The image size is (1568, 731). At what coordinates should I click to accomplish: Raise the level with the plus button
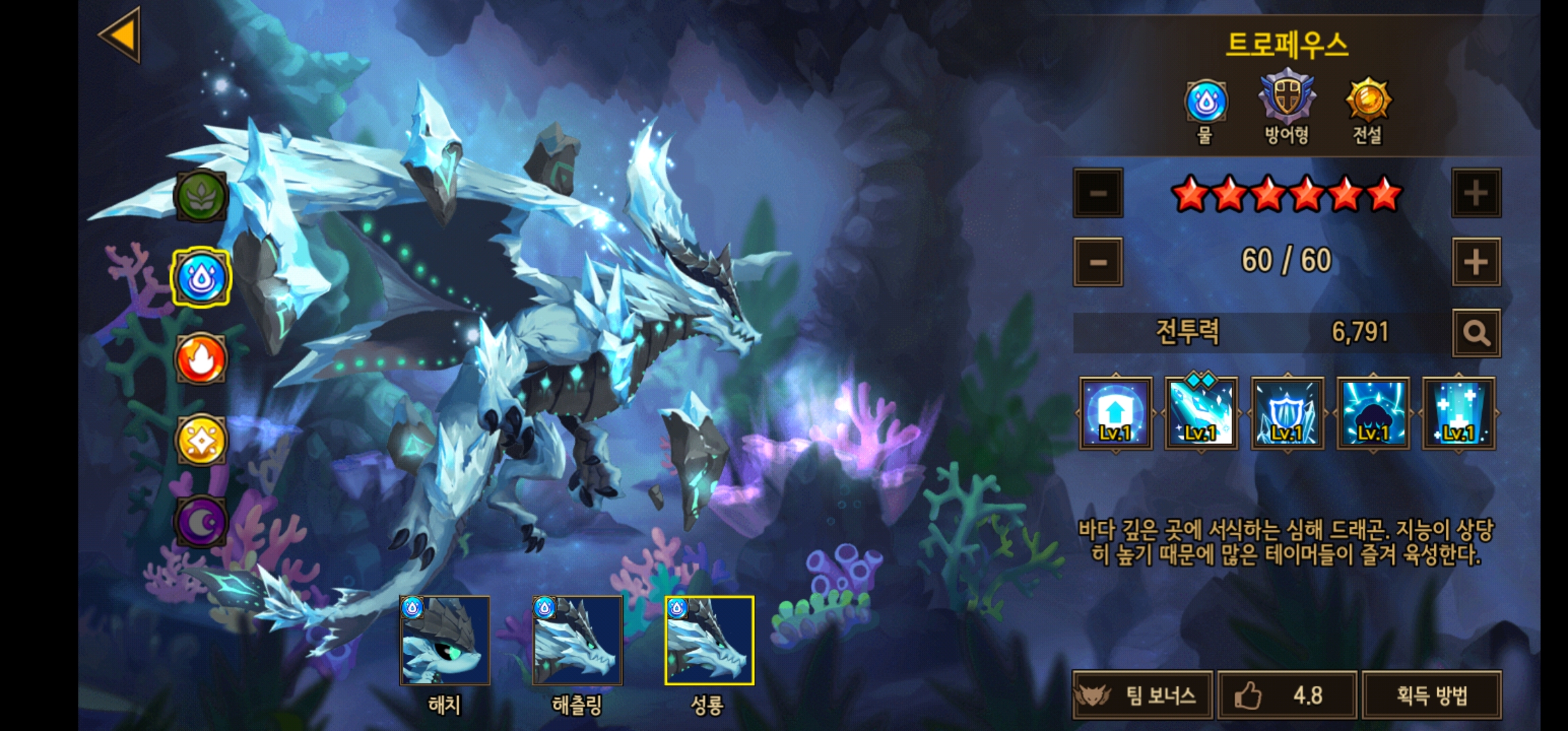[x=1476, y=262]
